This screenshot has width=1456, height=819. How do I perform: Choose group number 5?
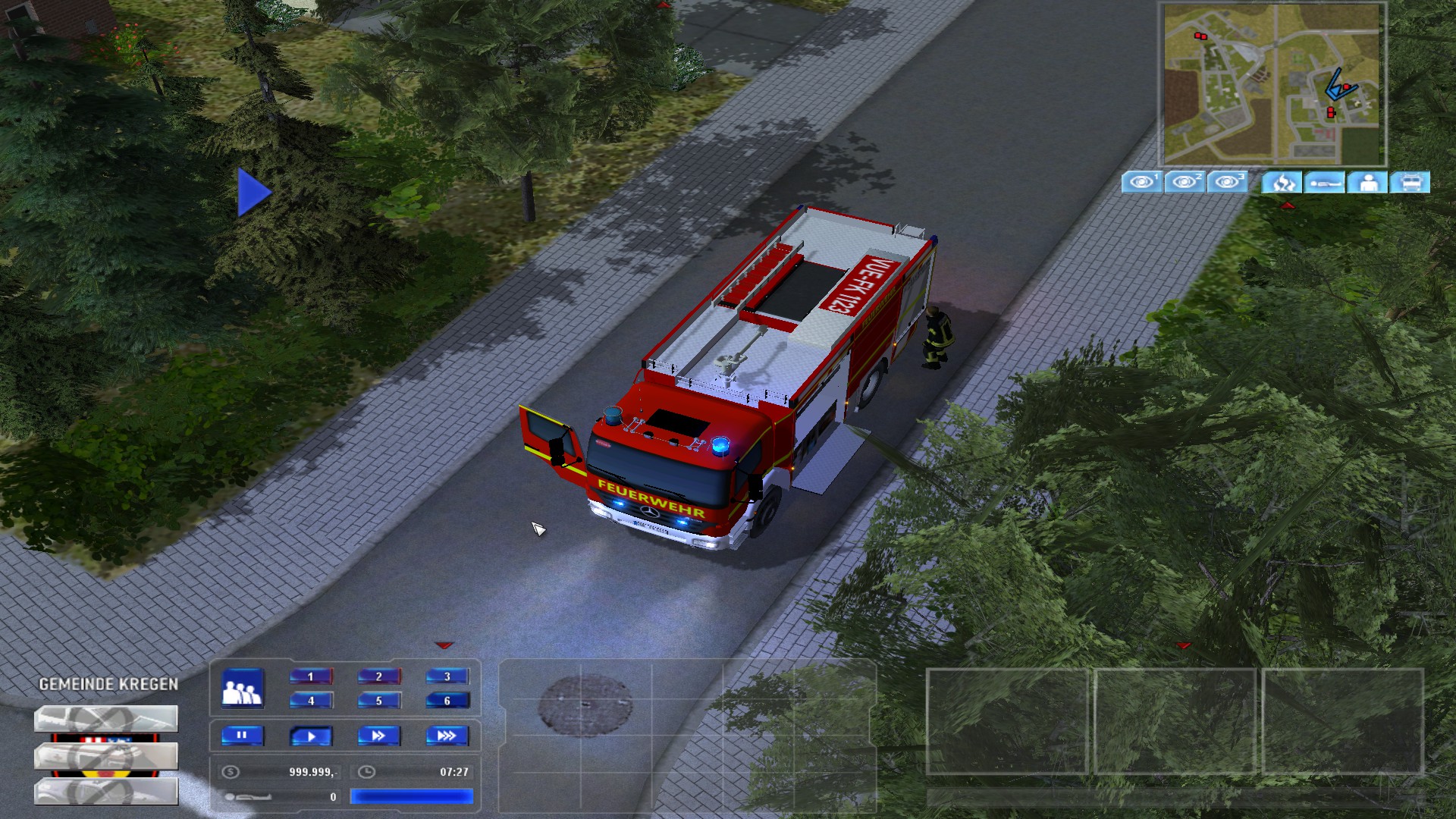point(379,701)
